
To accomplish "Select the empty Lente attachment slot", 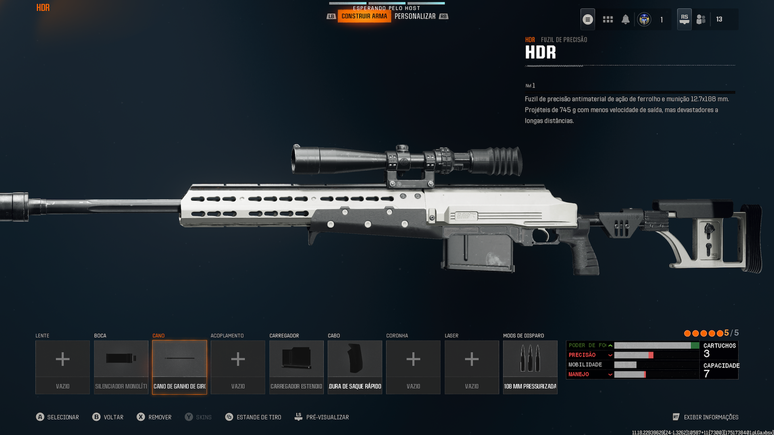I will point(62,366).
